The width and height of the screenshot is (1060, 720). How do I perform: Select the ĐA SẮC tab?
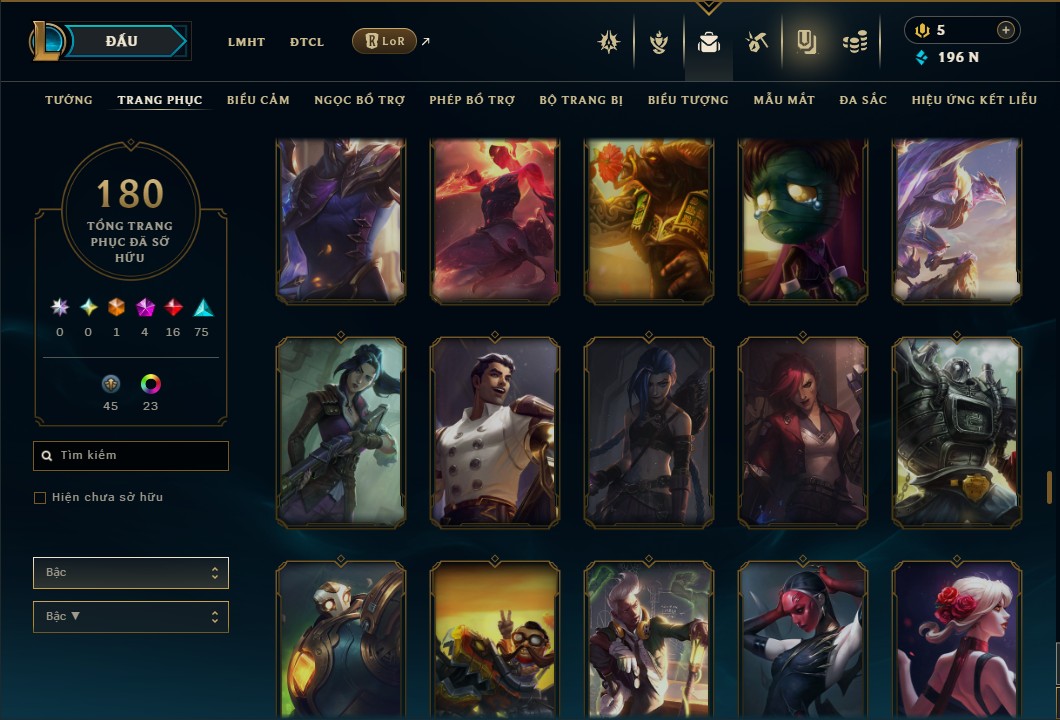click(863, 100)
